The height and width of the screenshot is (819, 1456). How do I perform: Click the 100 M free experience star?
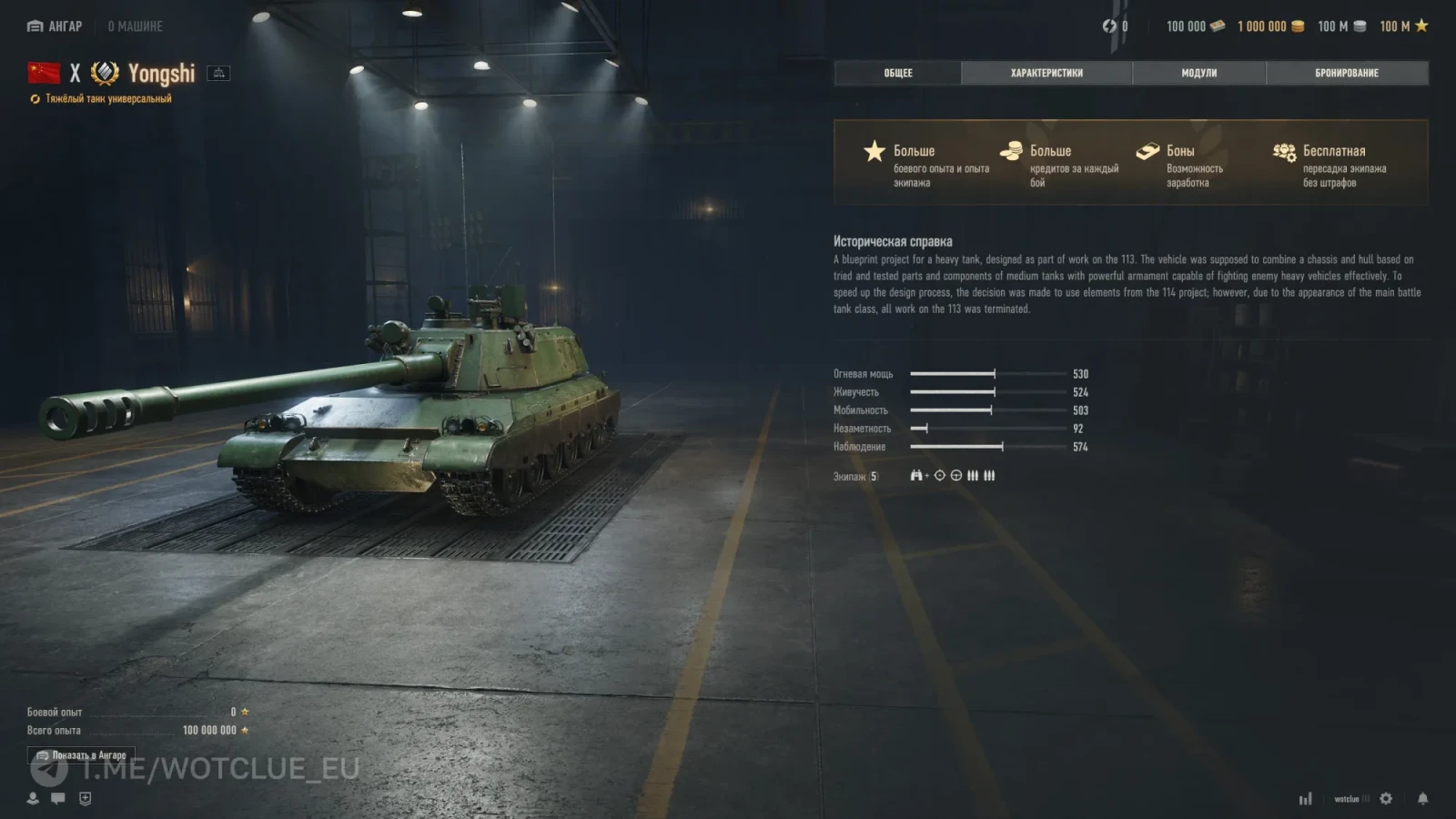tap(1403, 26)
